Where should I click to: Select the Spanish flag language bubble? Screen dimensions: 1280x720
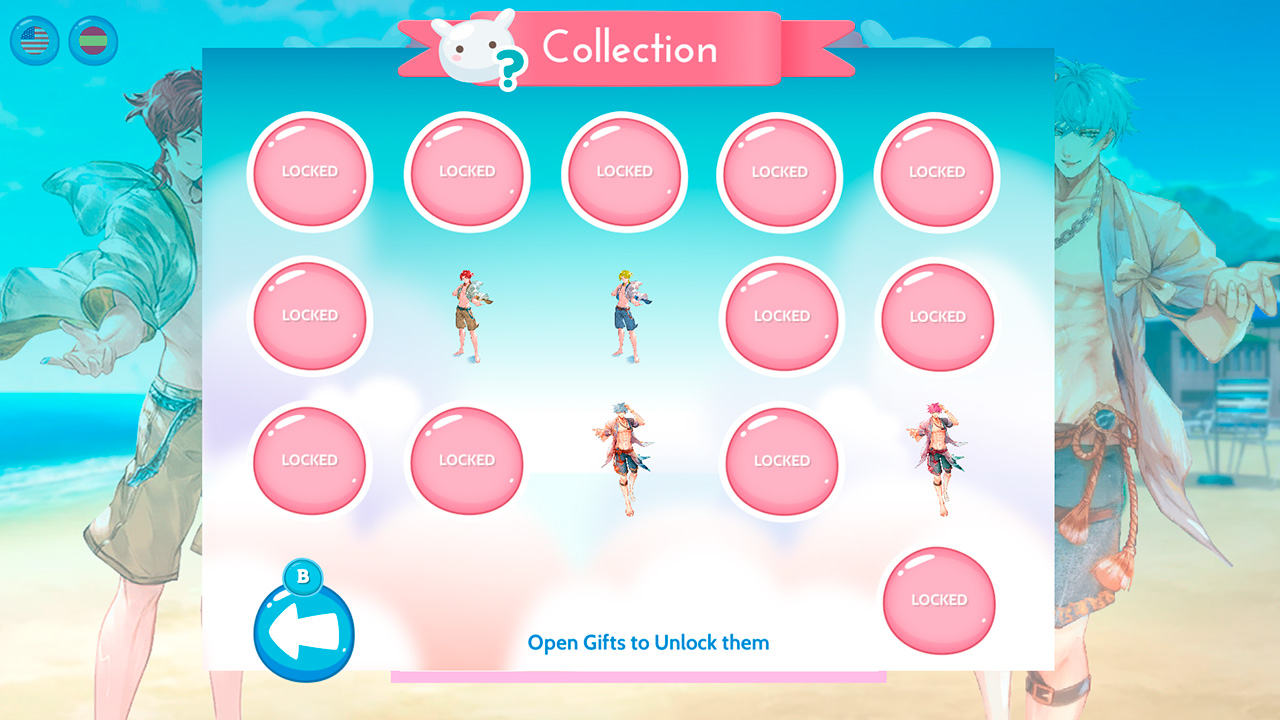tap(92, 41)
